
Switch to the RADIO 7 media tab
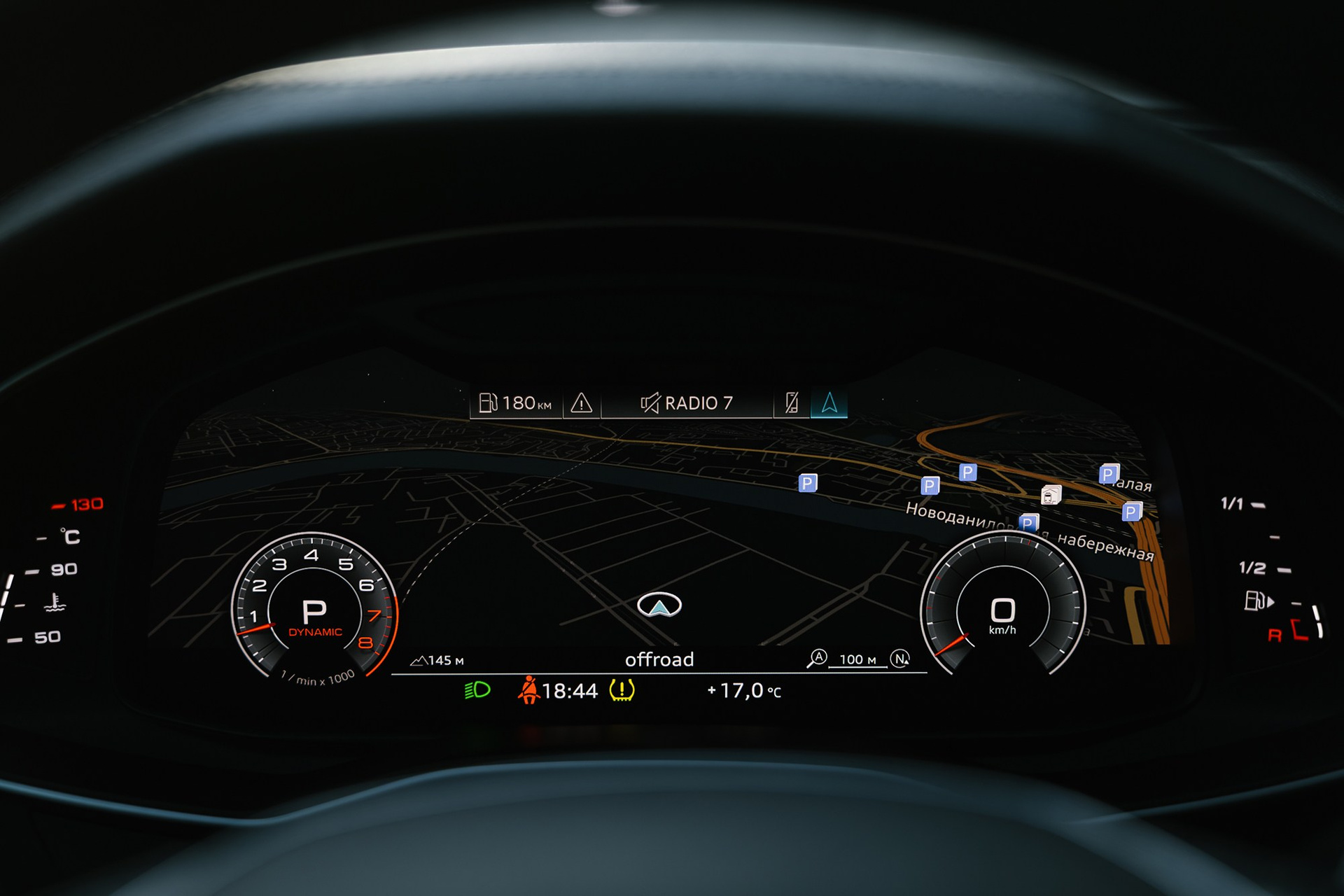pos(687,403)
